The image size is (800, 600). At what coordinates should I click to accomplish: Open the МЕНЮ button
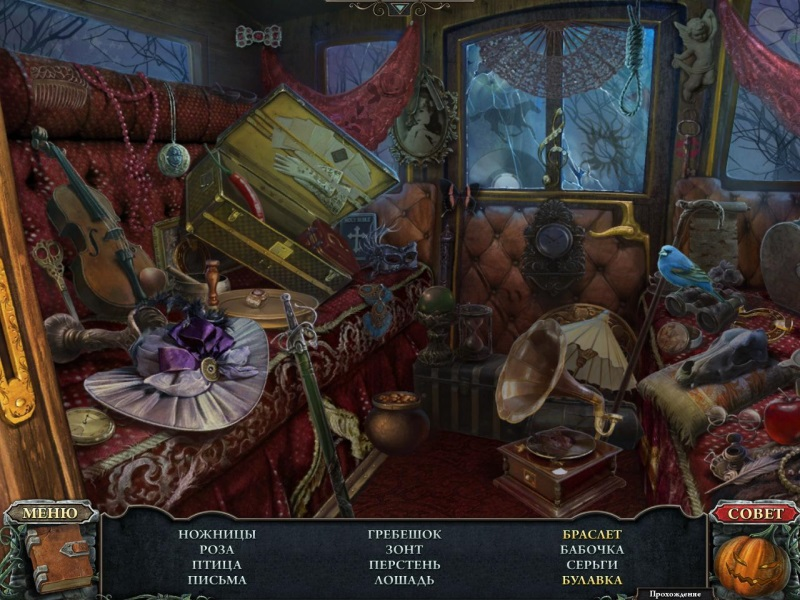click(x=49, y=513)
